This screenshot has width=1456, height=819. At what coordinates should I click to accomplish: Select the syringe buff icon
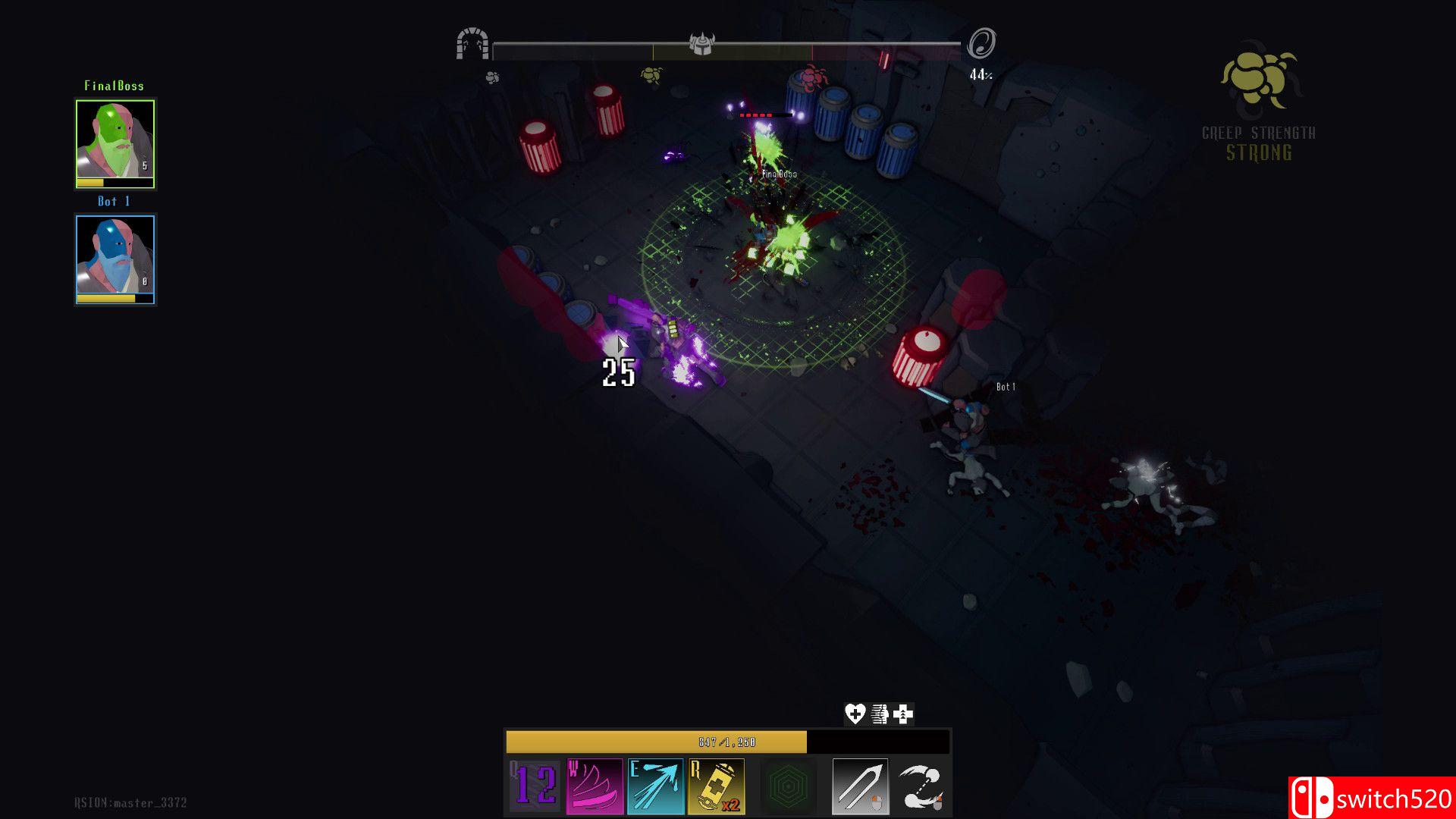pos(880,714)
